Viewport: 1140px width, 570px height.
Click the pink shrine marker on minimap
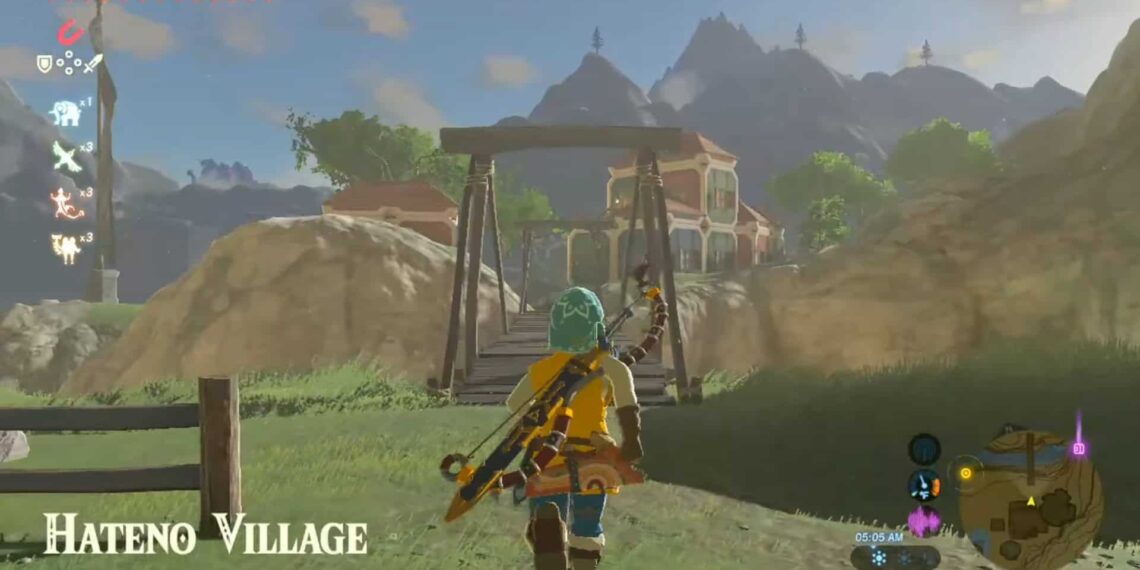(x=1078, y=446)
